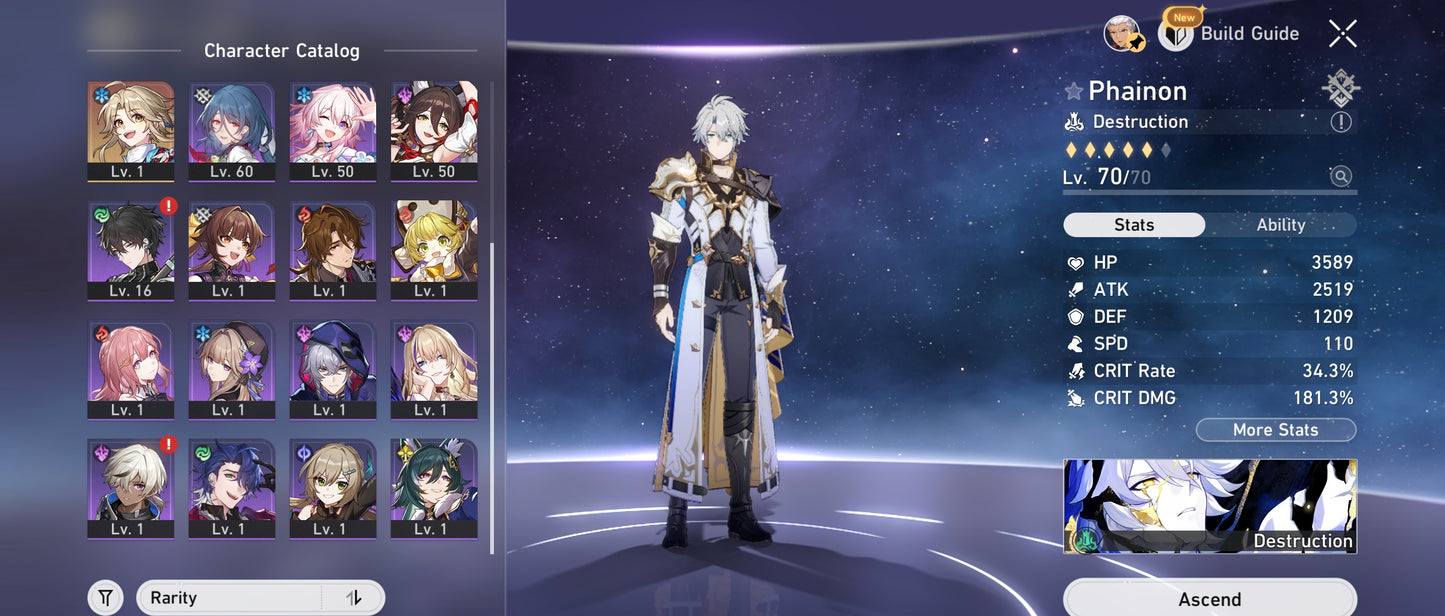Viewport: 1445px width, 616px height.
Task: Open the character filter funnel icon
Action: [x=105, y=598]
